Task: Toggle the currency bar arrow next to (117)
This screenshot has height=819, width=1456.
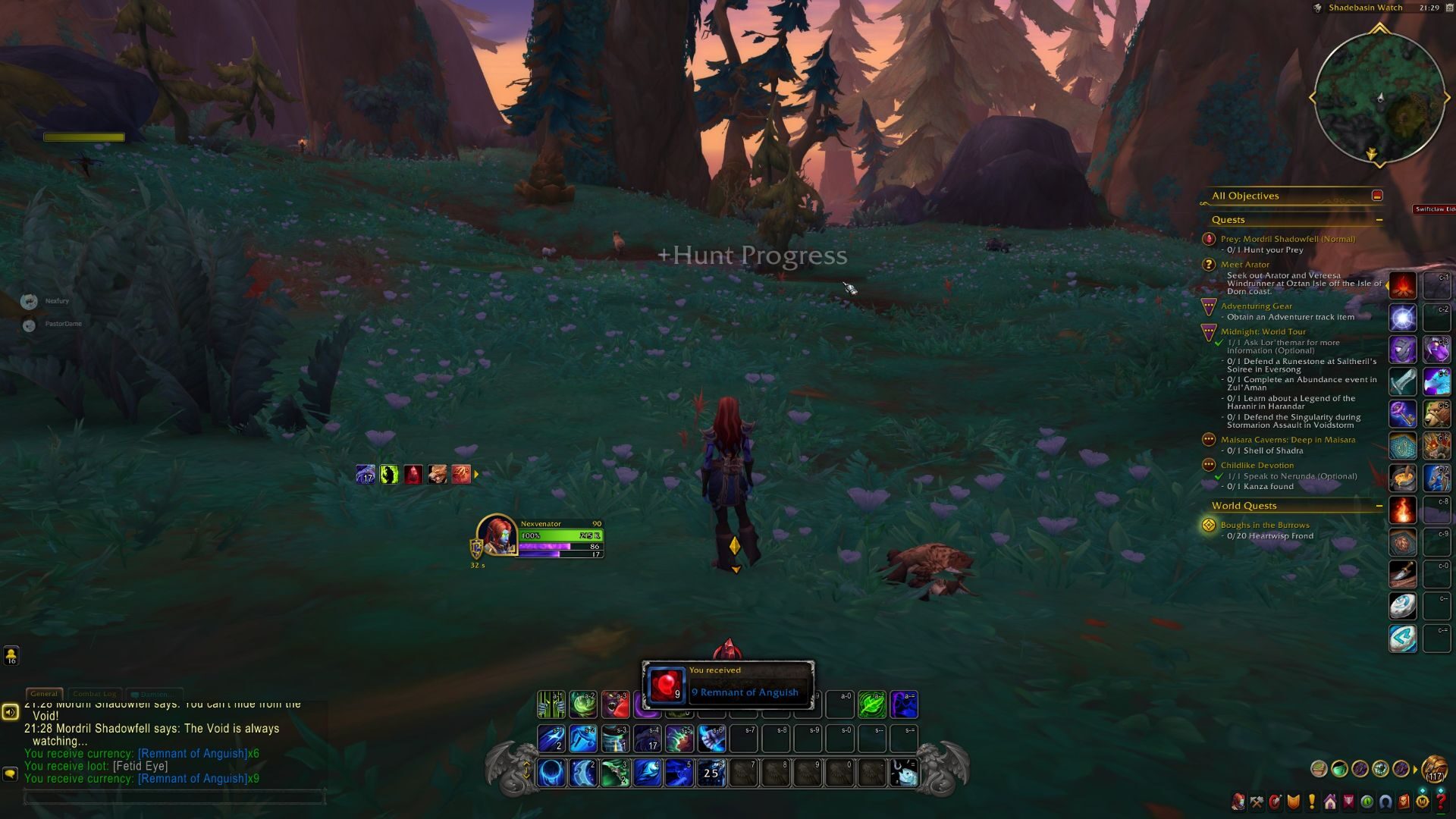Action: pyautogui.click(x=1415, y=768)
